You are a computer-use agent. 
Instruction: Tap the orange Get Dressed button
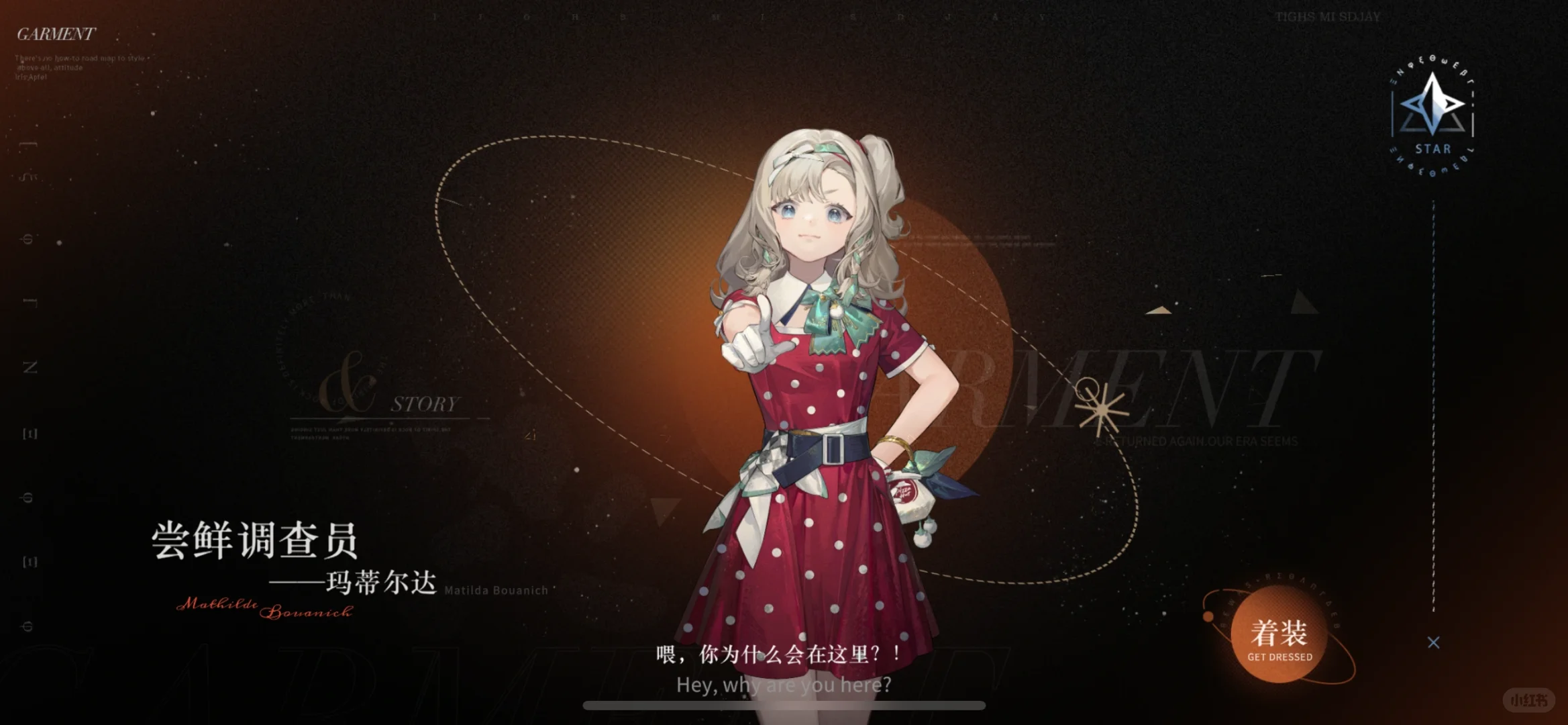[1279, 634]
